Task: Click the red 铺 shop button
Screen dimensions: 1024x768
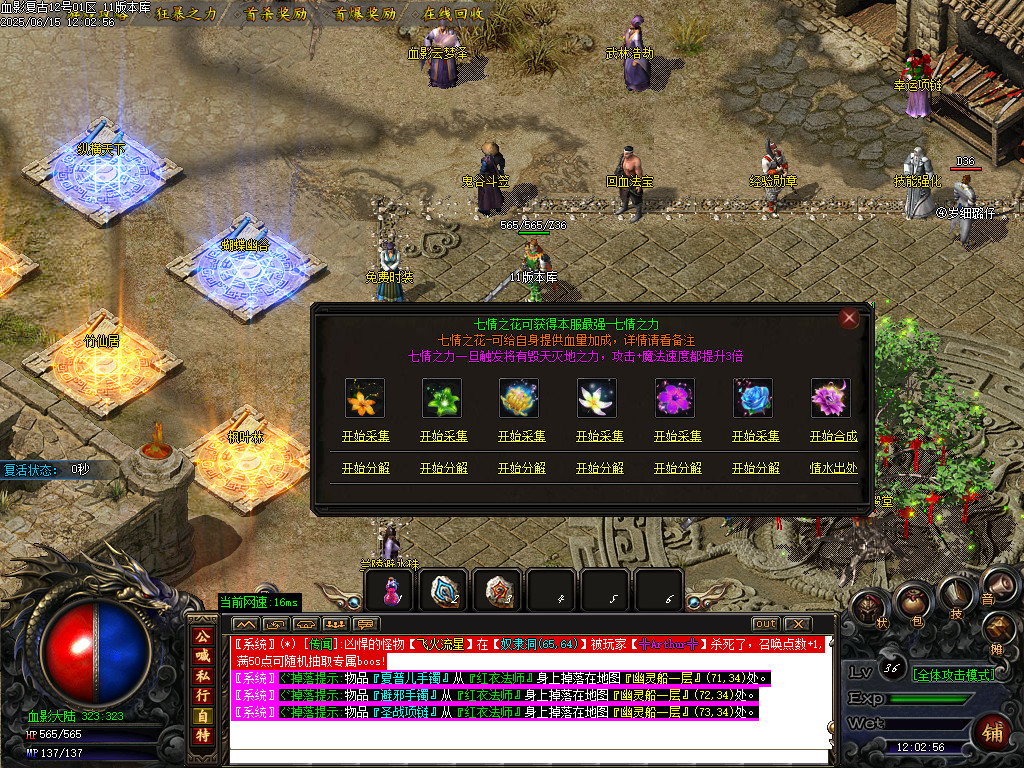Action: point(994,729)
